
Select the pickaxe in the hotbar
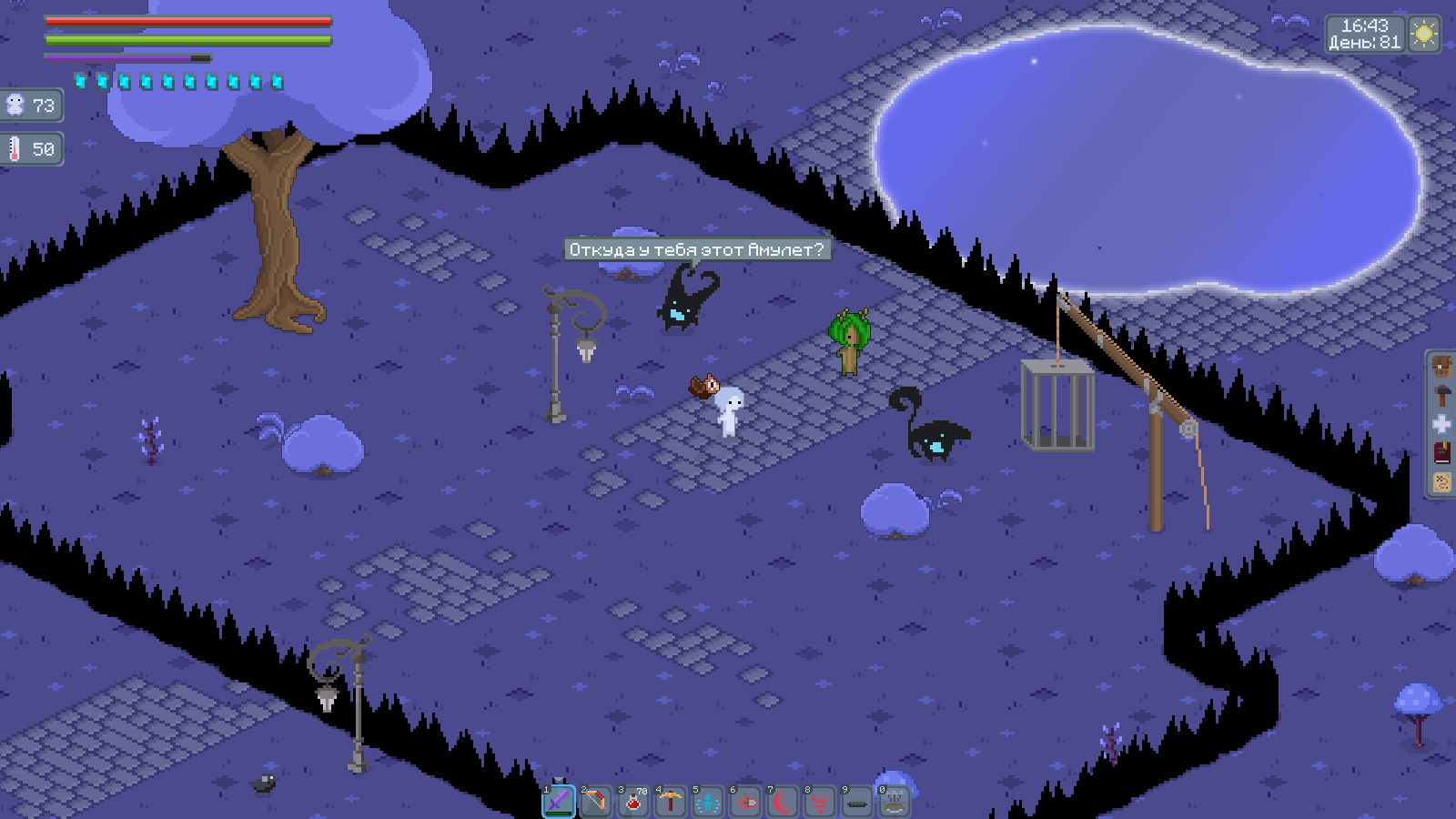671,802
